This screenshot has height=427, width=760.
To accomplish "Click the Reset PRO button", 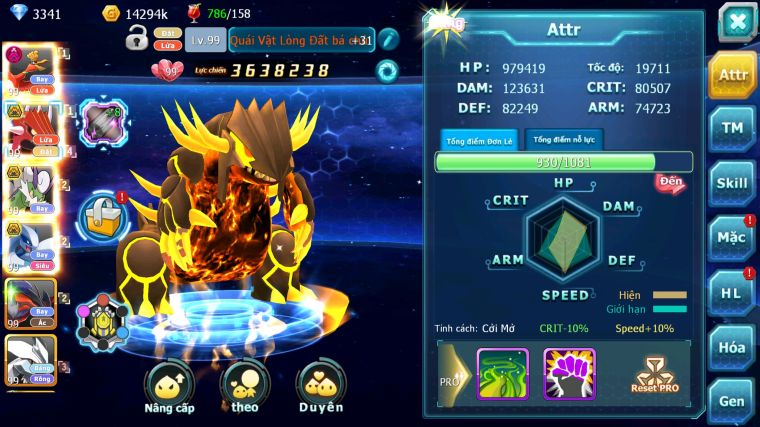I will coord(654,374).
